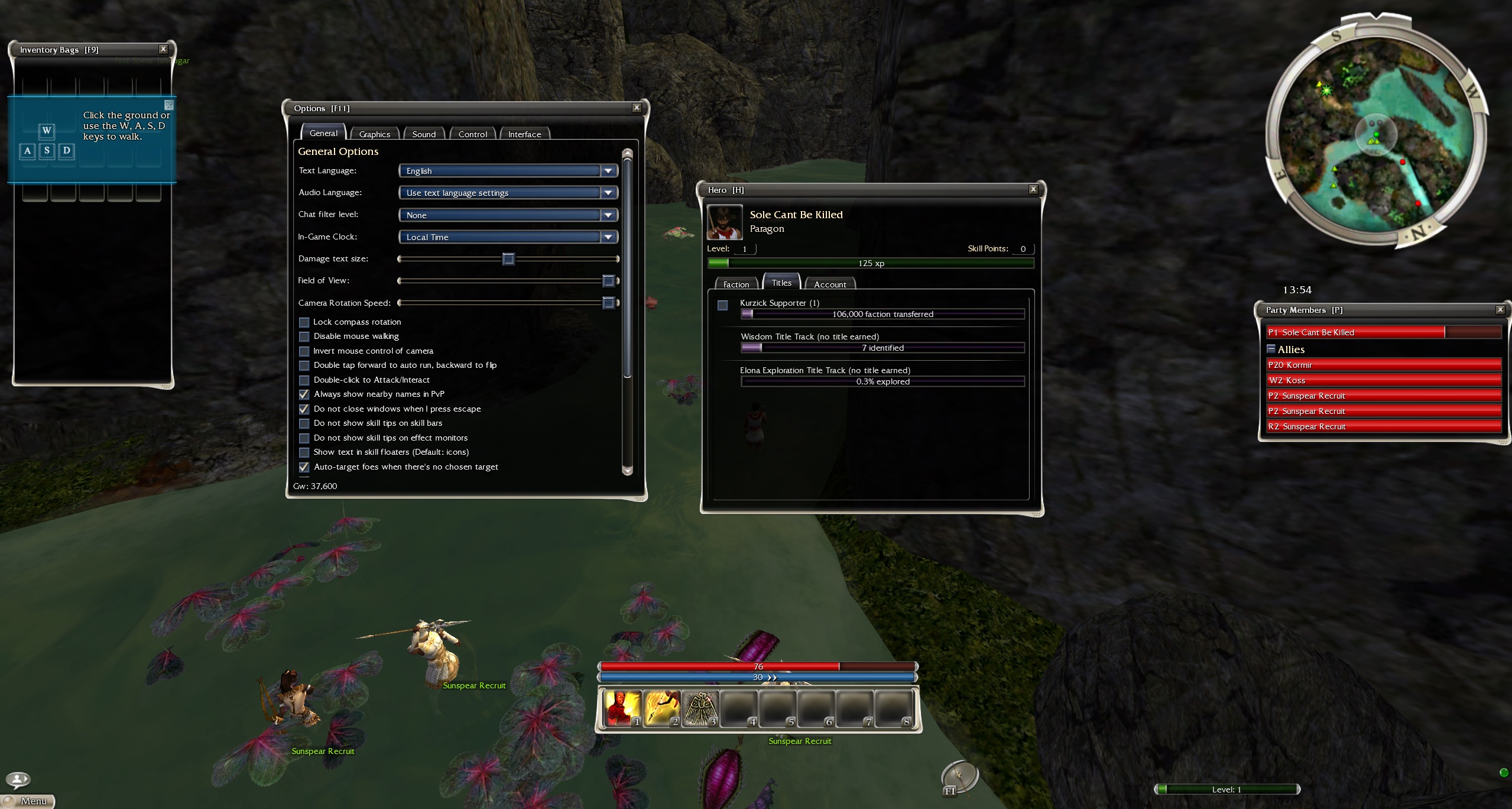Select Kormir in the party allies list
This screenshot has height=809, width=1512.
coord(1383,365)
